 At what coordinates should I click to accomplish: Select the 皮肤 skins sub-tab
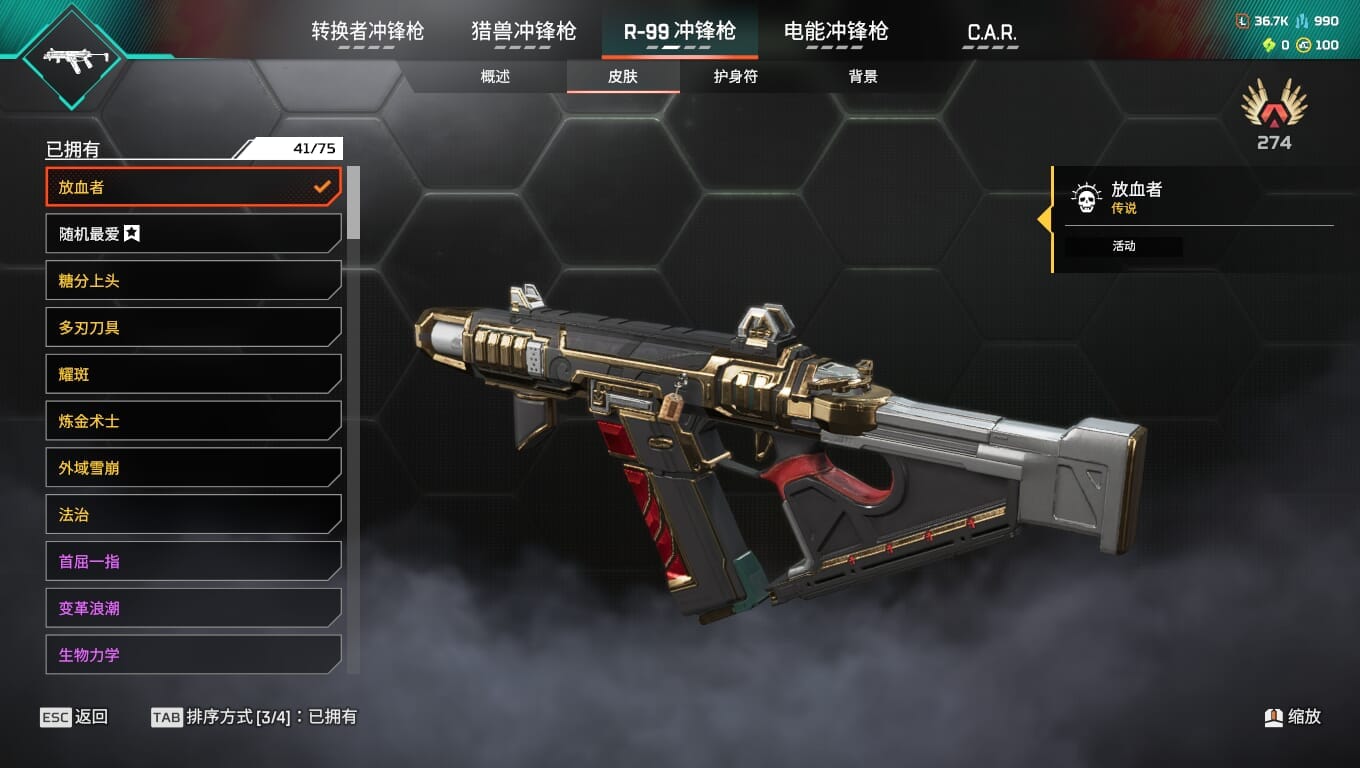pyautogui.click(x=622, y=77)
